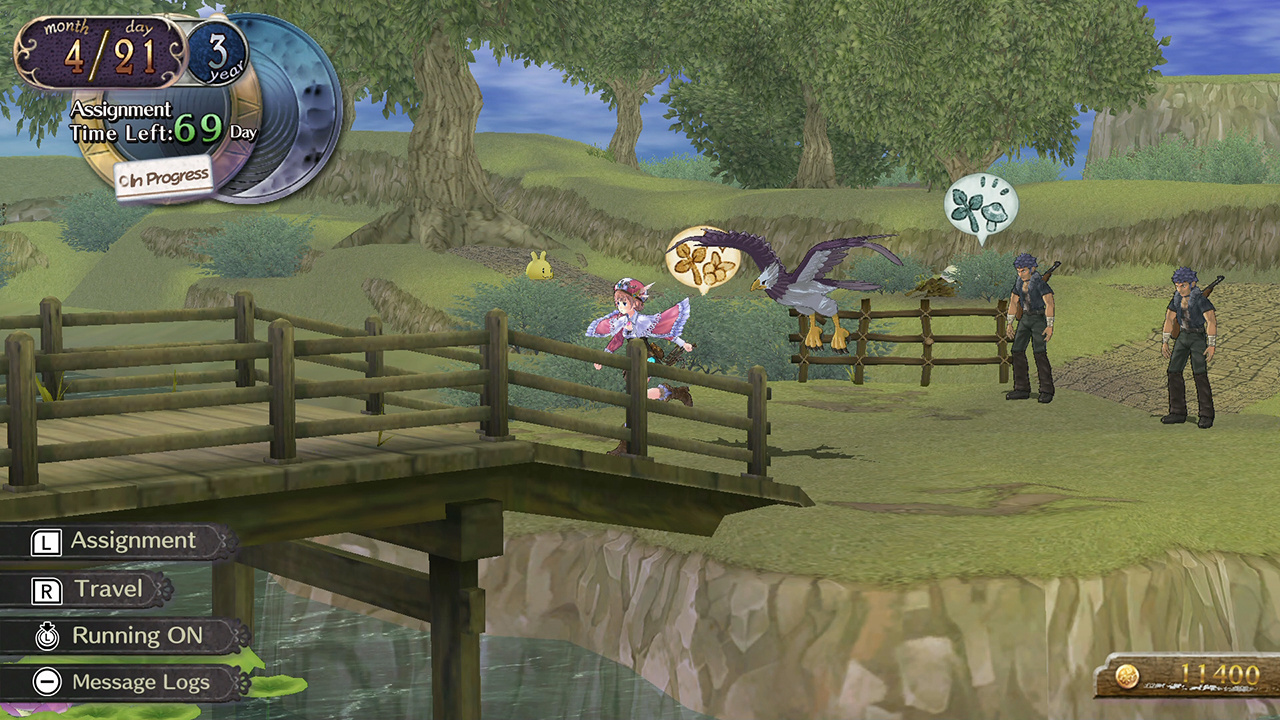Select the R shoulder button icon for Travel

click(x=46, y=588)
